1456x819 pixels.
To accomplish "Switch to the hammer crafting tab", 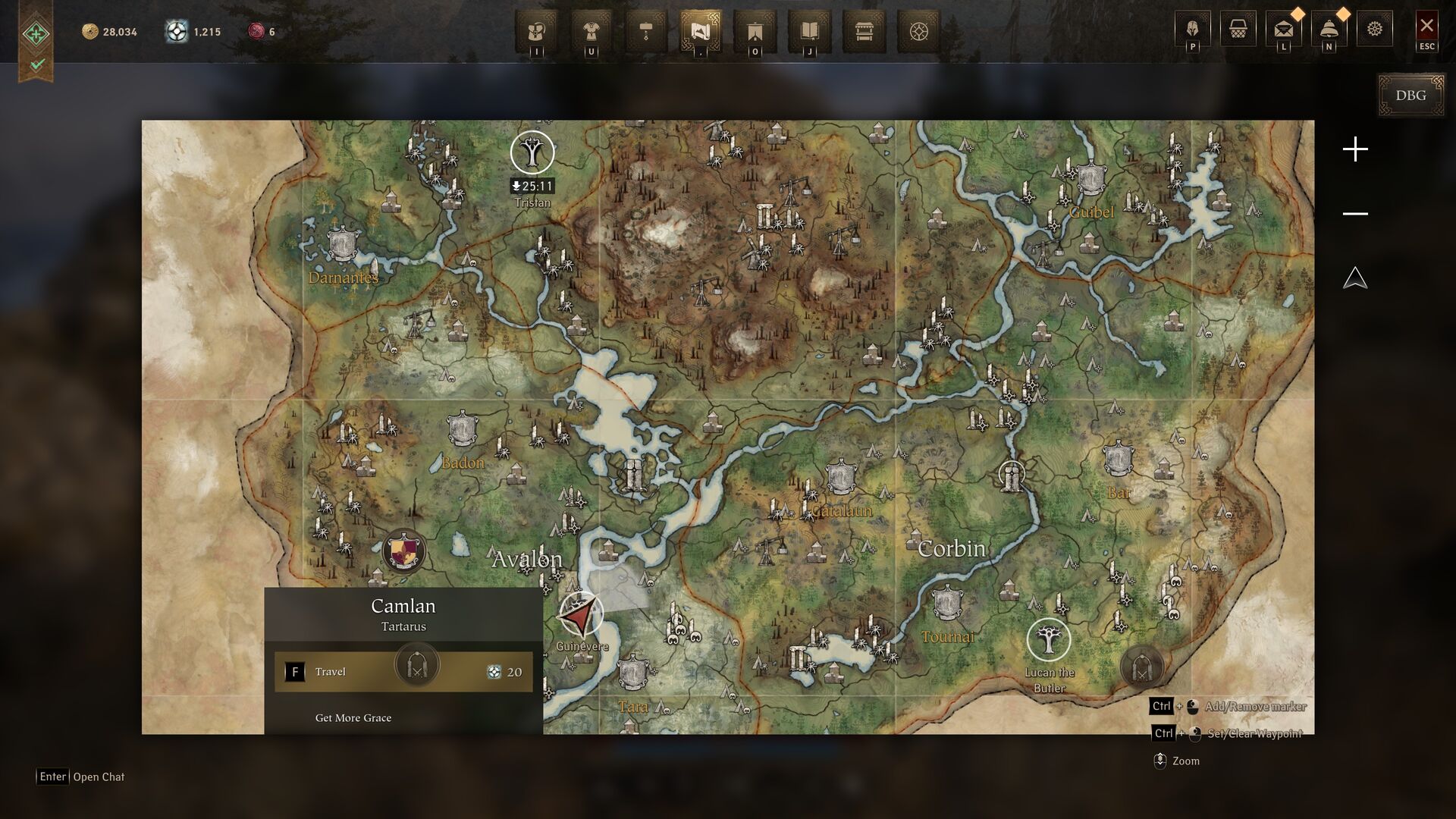I will pos(646,32).
